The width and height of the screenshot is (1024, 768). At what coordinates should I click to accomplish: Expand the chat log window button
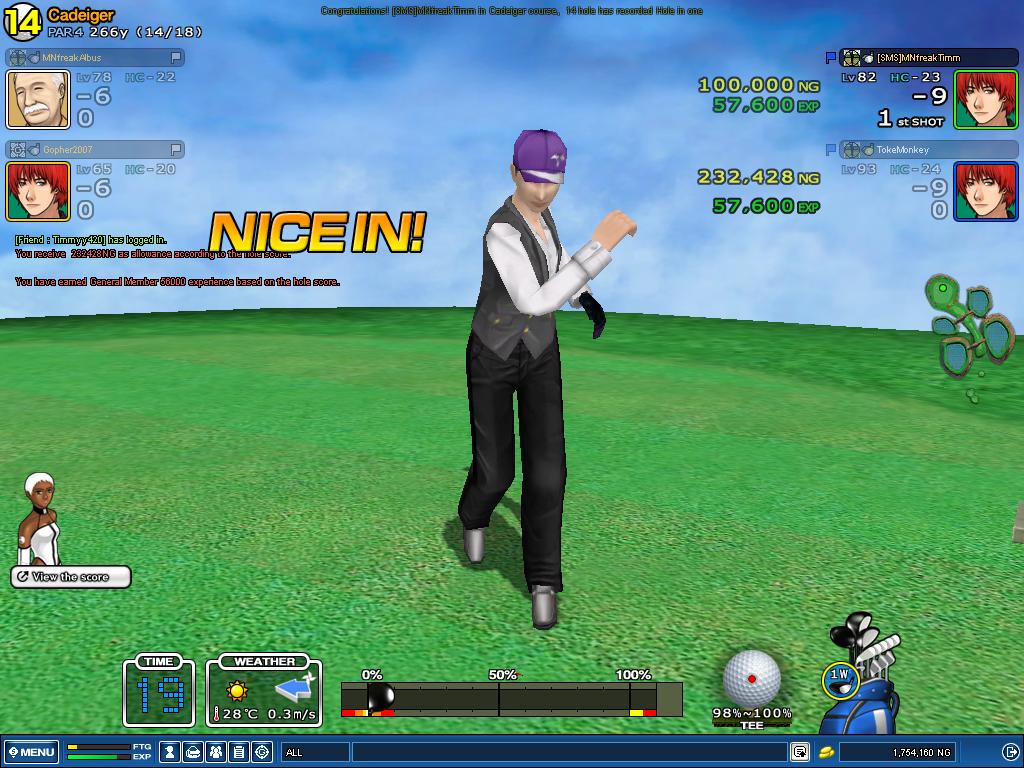800,752
